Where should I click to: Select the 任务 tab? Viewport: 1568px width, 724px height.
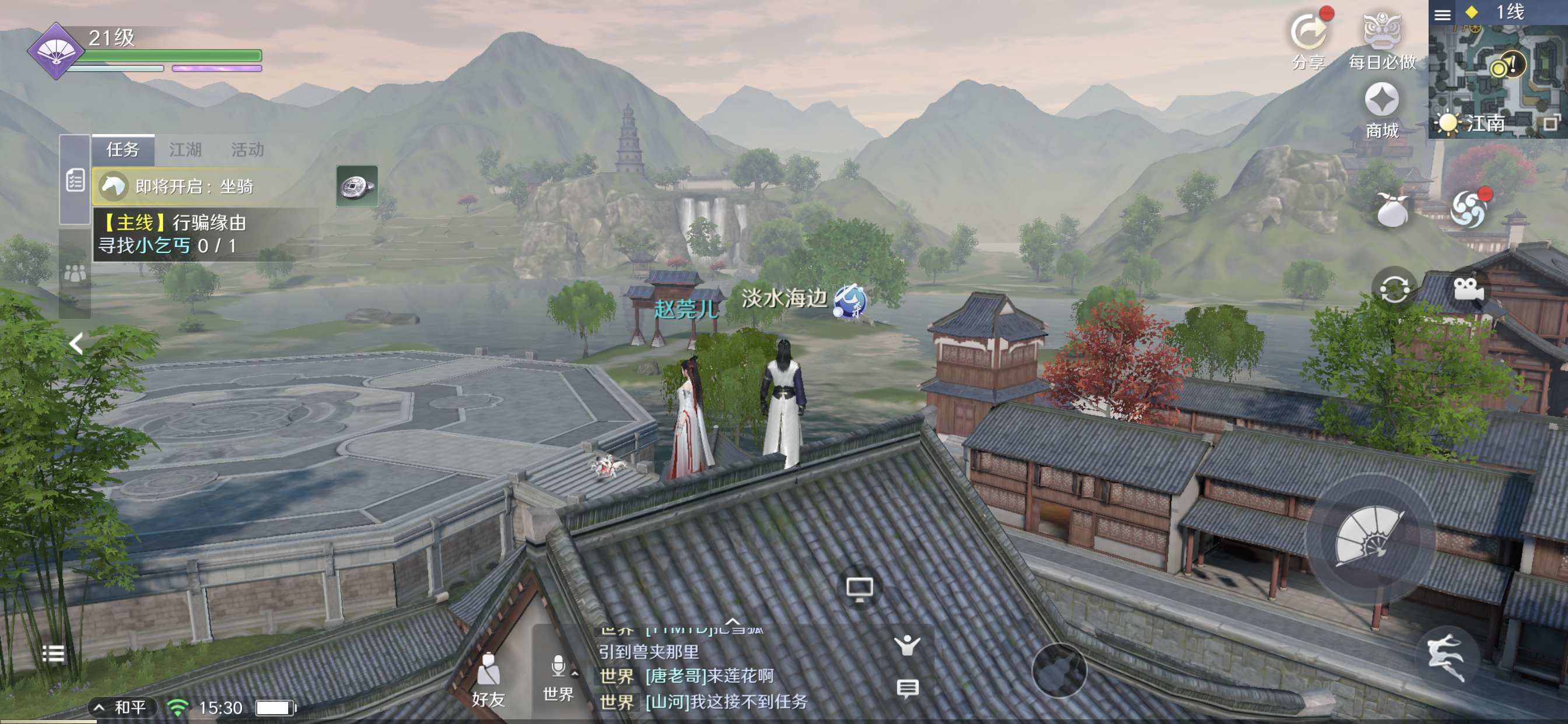click(x=123, y=150)
